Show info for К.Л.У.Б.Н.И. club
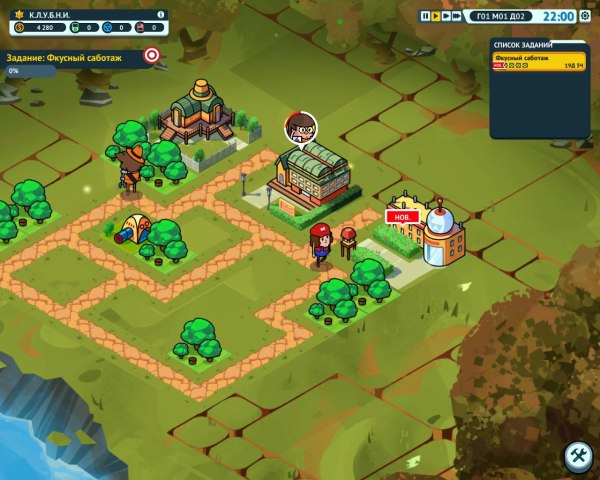The image size is (600, 480). (x=161, y=16)
